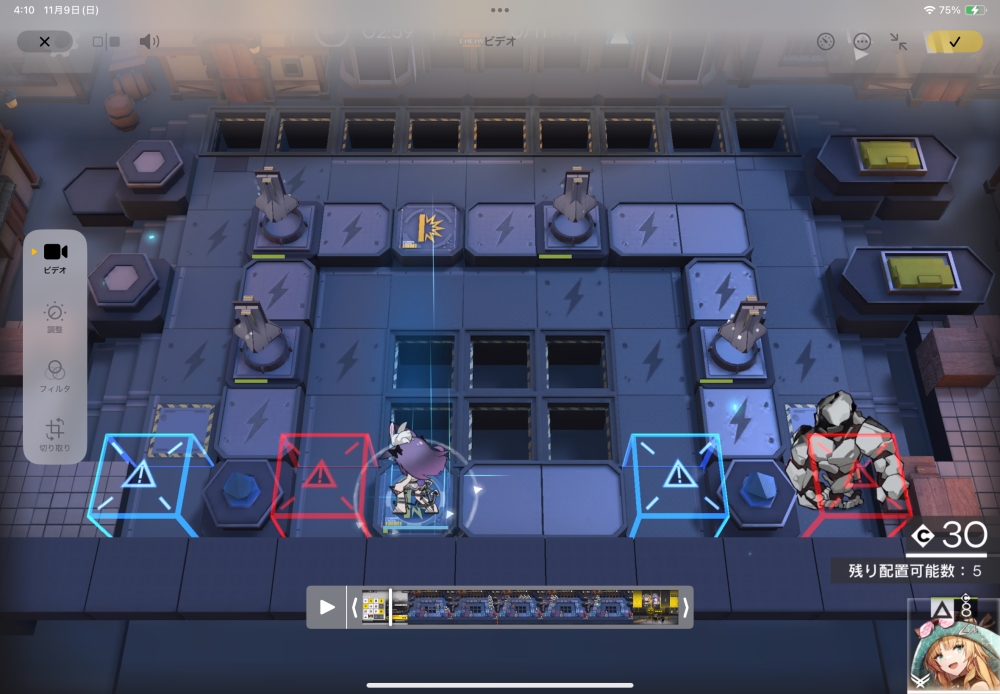Open the フィルタ filter options
The image size is (1000, 694).
coord(55,375)
